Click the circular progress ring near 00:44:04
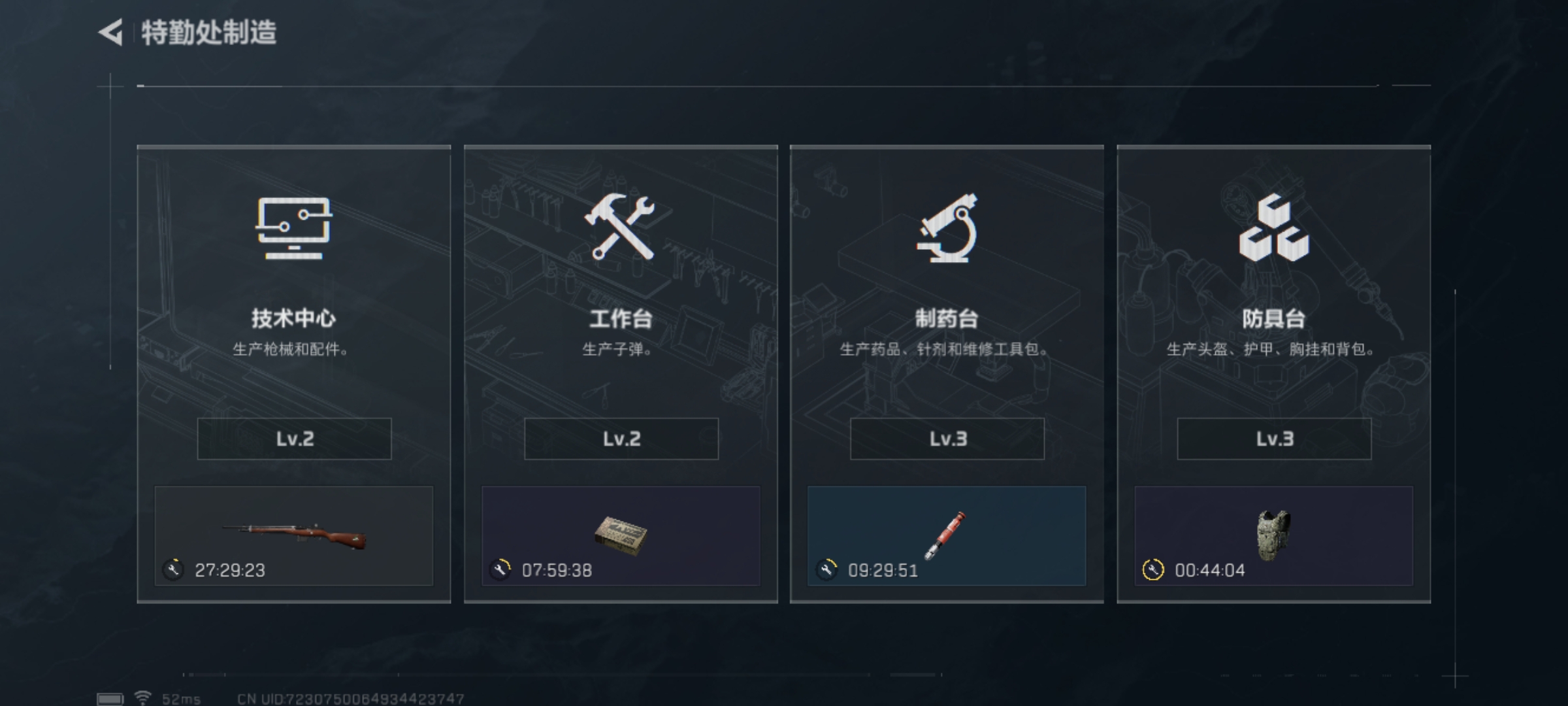 coord(1153,569)
